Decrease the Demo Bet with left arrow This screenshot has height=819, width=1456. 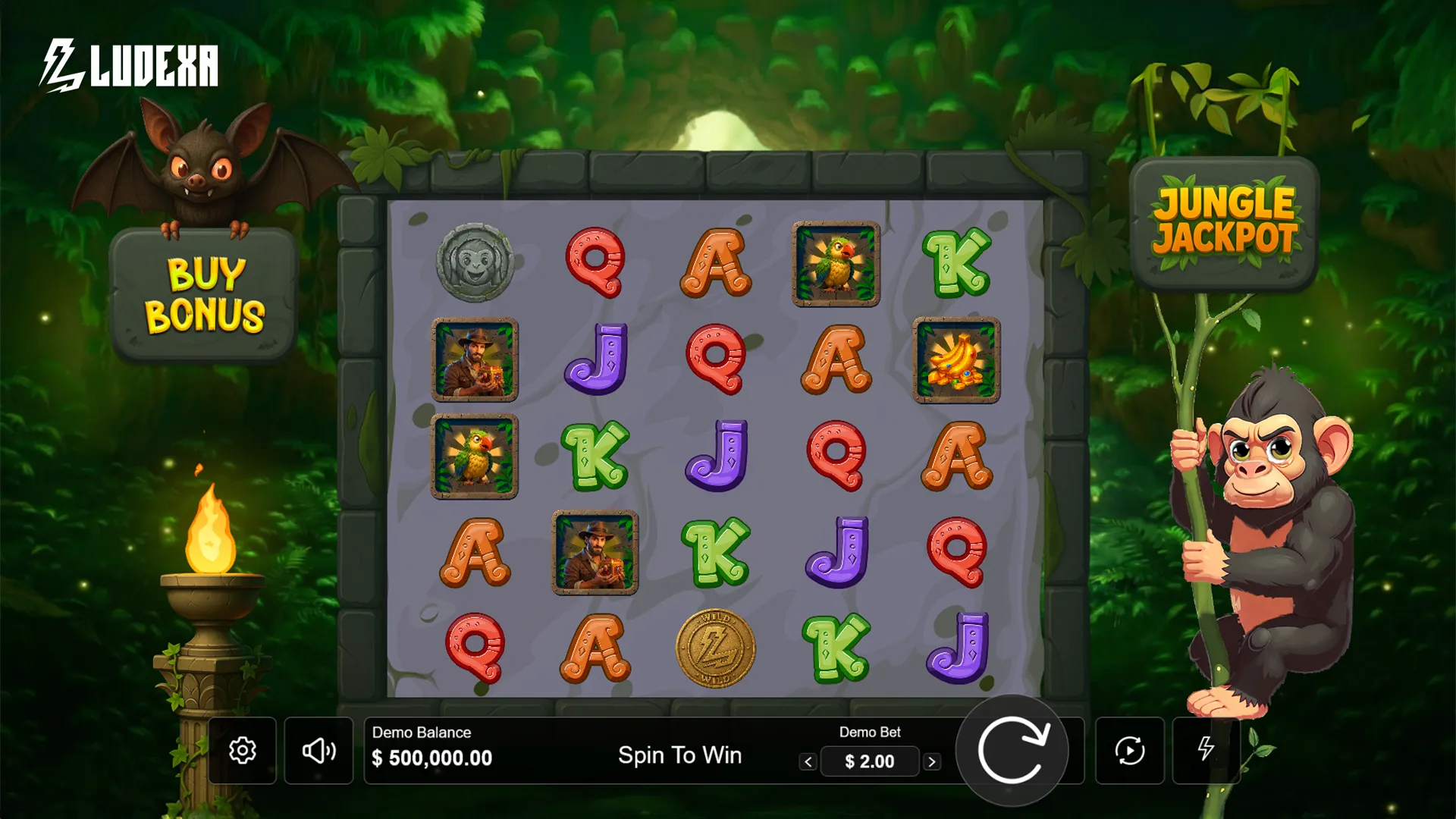tap(807, 761)
